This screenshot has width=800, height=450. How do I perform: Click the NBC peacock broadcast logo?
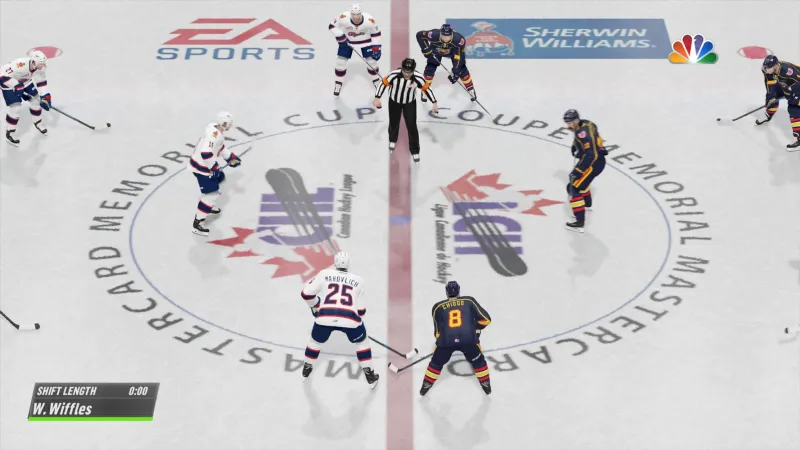pyautogui.click(x=692, y=49)
